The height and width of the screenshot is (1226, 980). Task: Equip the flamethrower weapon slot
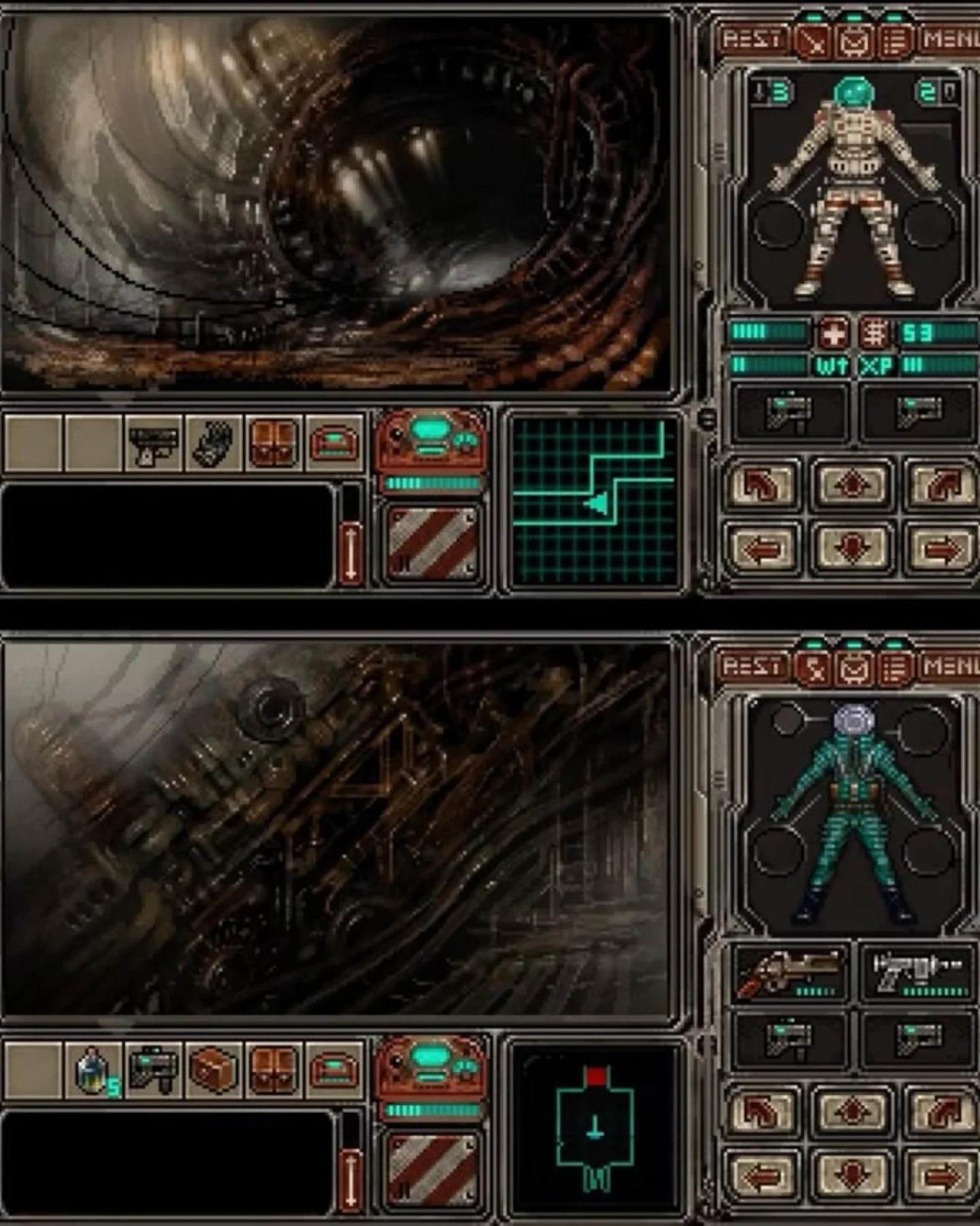[790, 972]
